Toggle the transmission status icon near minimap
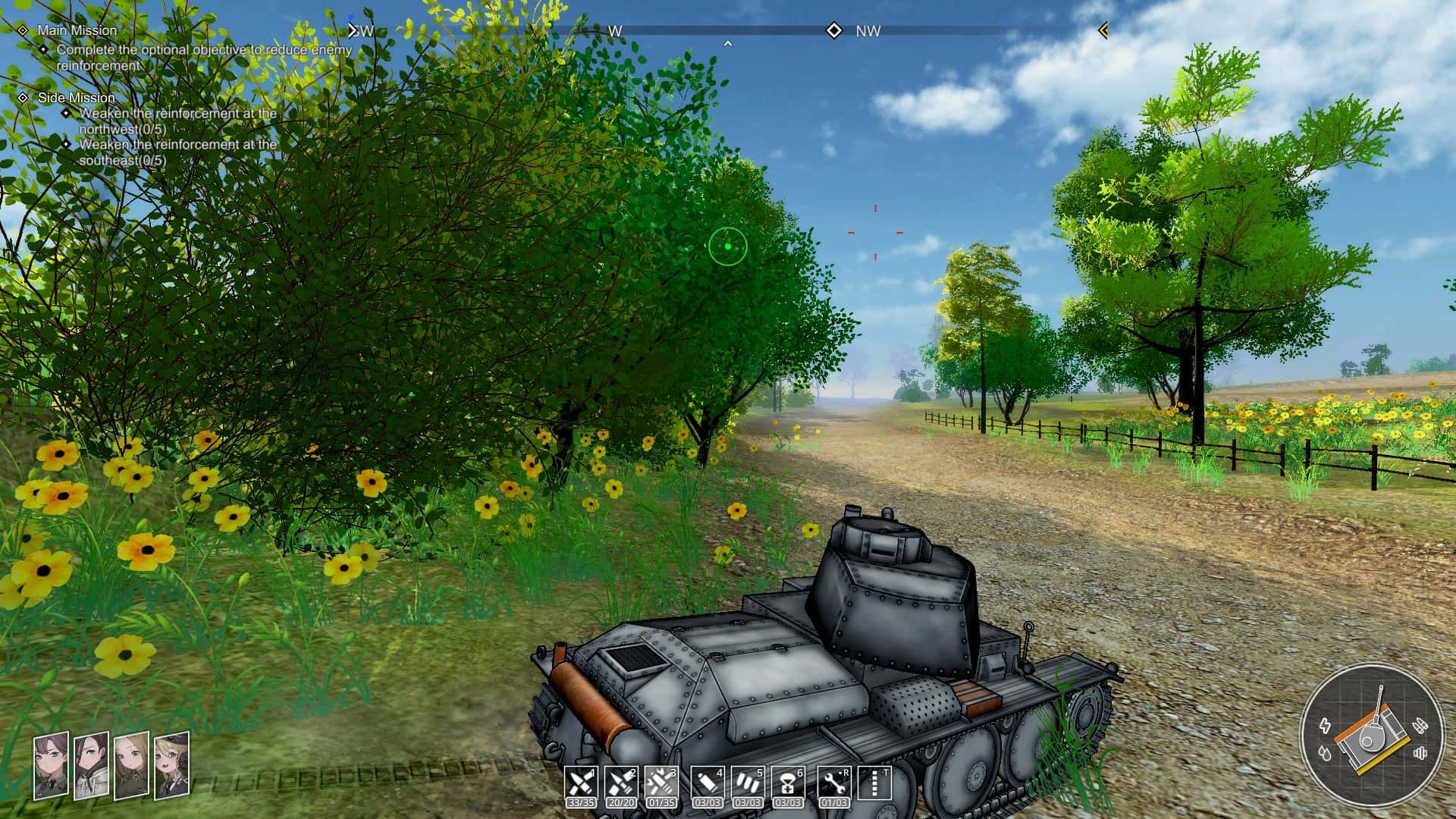This screenshot has width=1456, height=819. coord(1420,753)
